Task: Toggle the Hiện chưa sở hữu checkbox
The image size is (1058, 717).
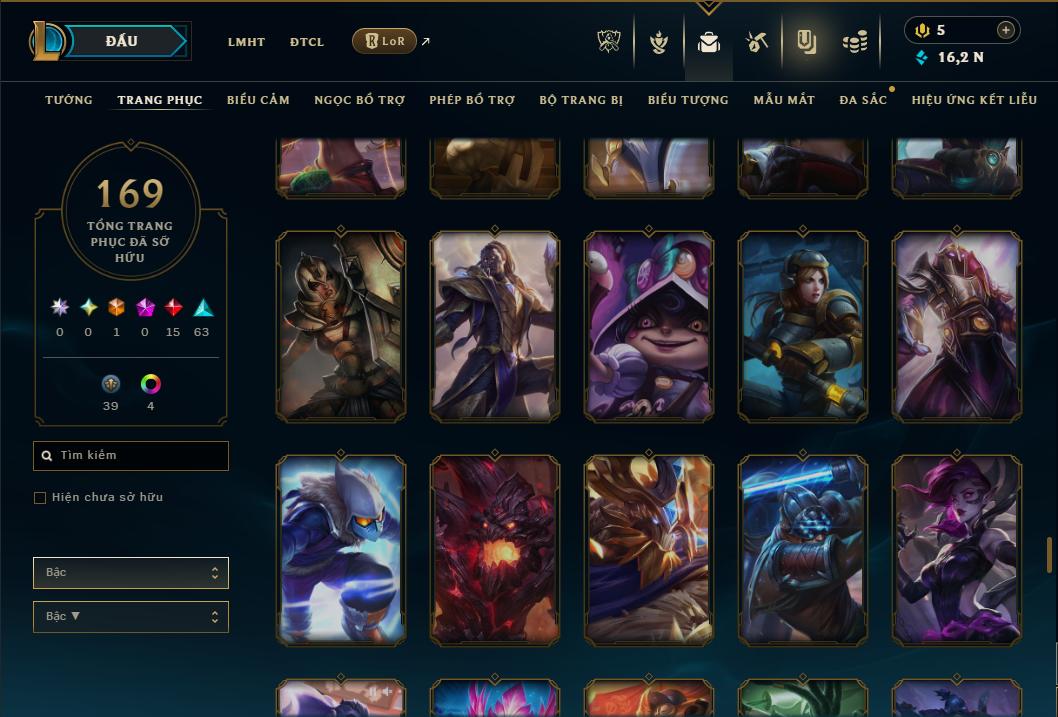Action: pos(40,498)
